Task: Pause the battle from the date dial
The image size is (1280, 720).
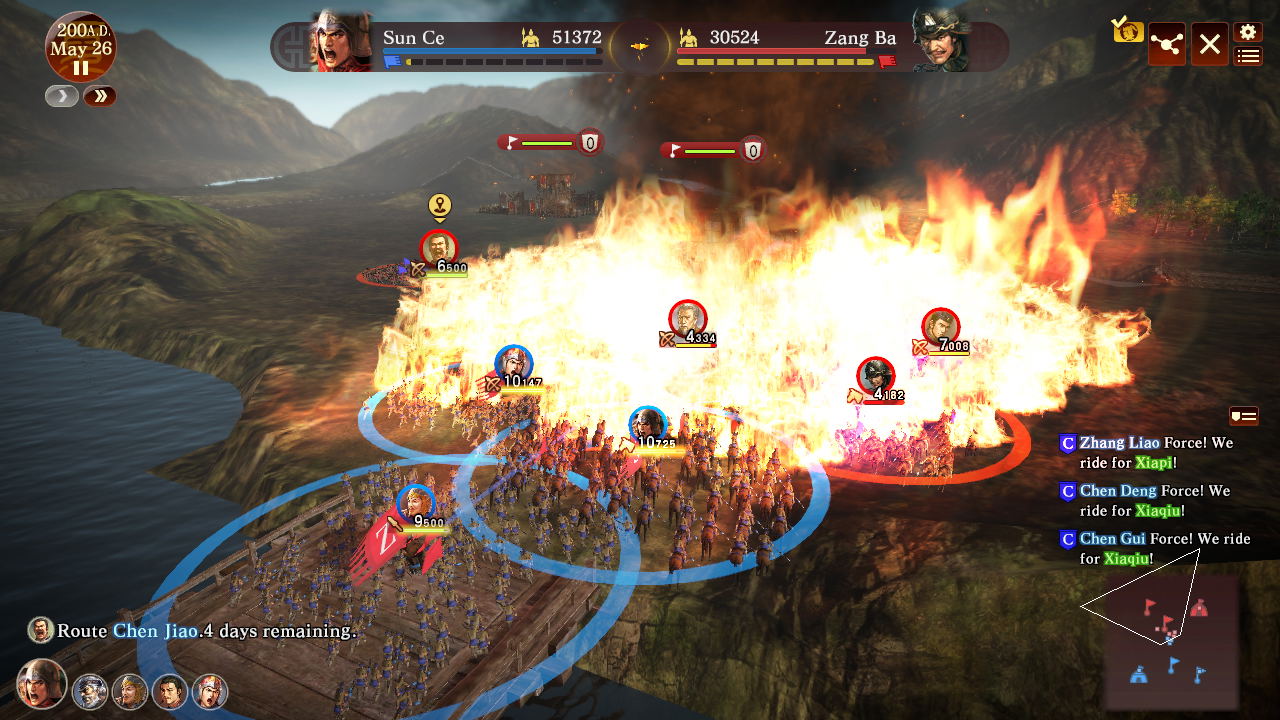Action: pos(80,68)
